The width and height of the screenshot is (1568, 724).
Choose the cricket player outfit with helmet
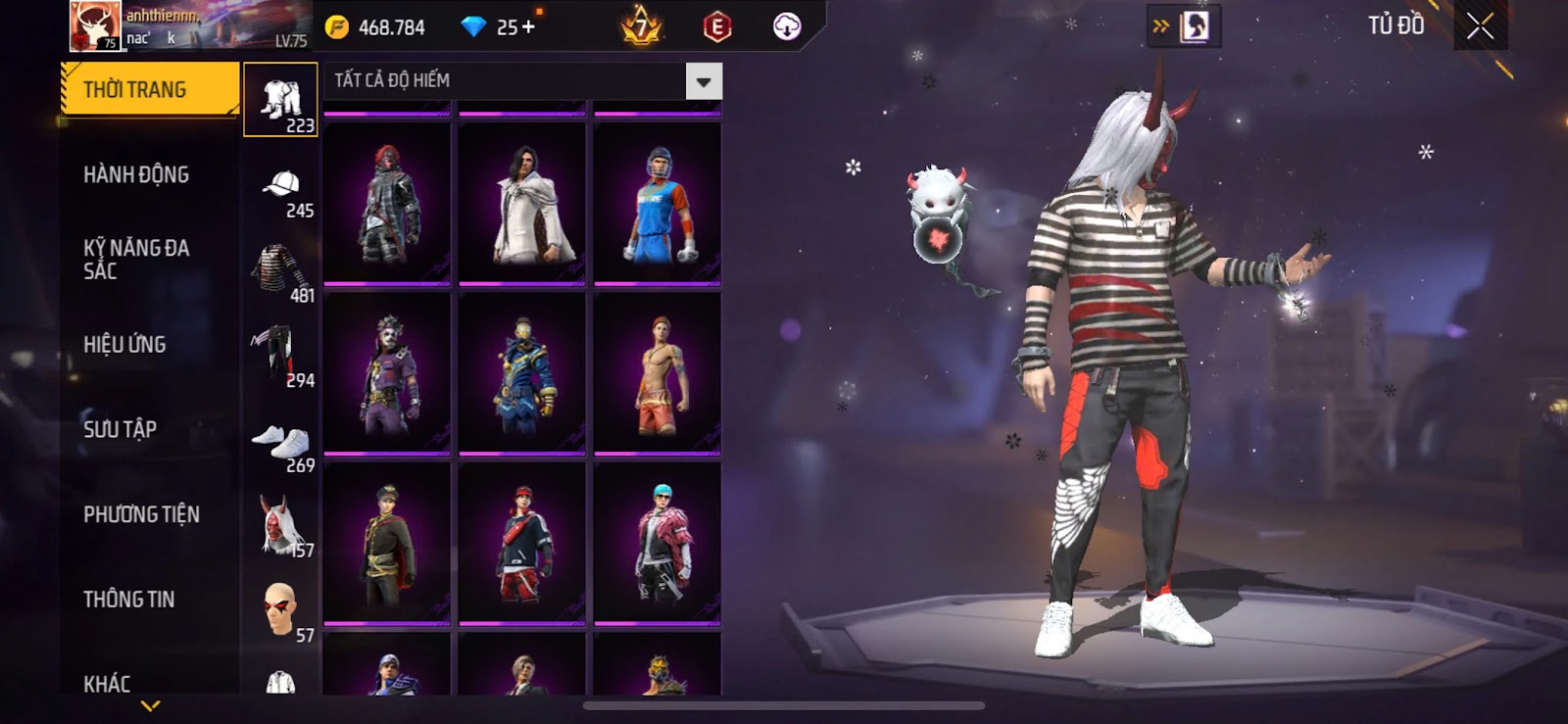[658, 204]
